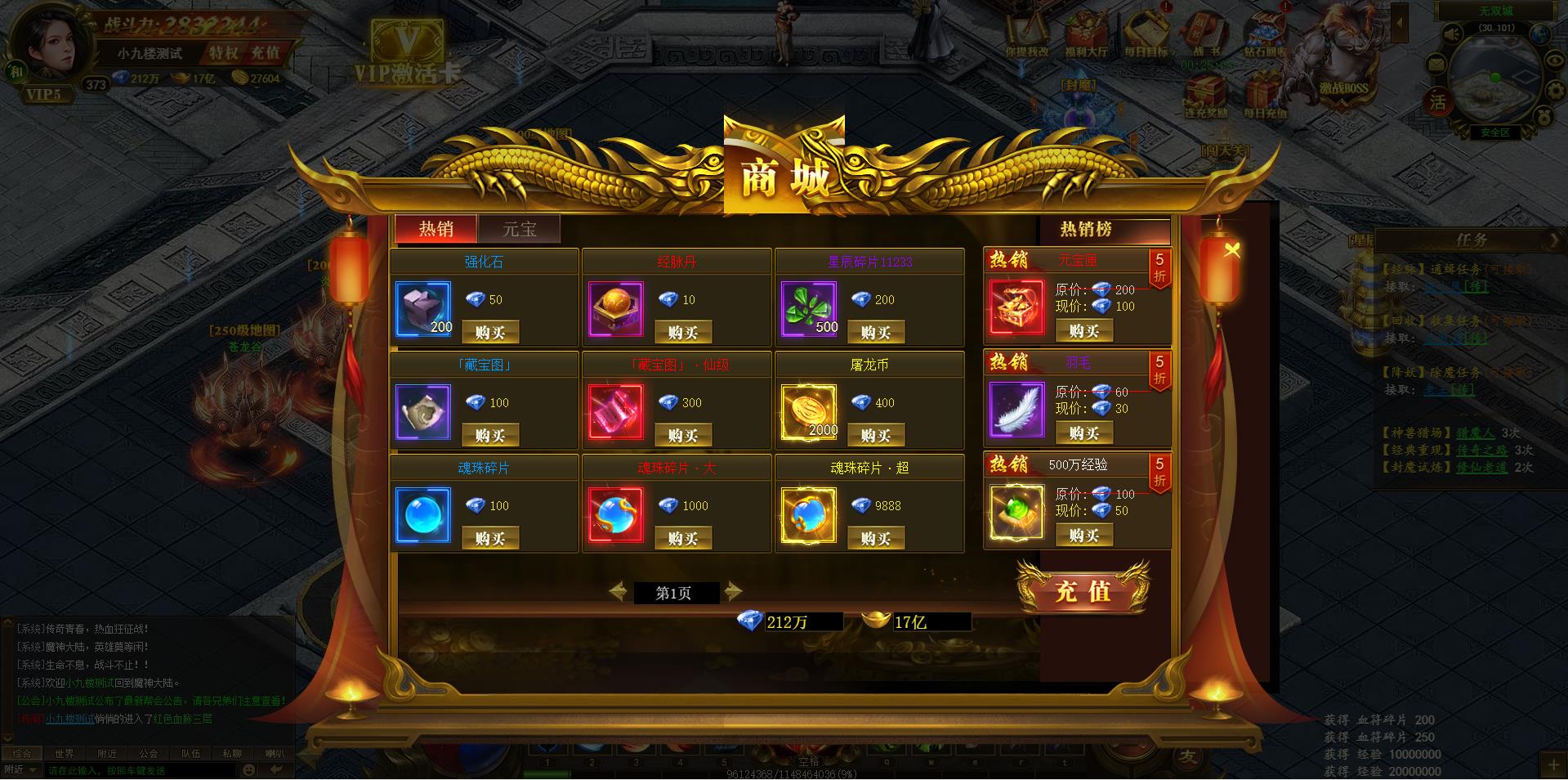Collapse the top-right icon row arrow
This screenshot has width=1568, height=780.
(1399, 22)
